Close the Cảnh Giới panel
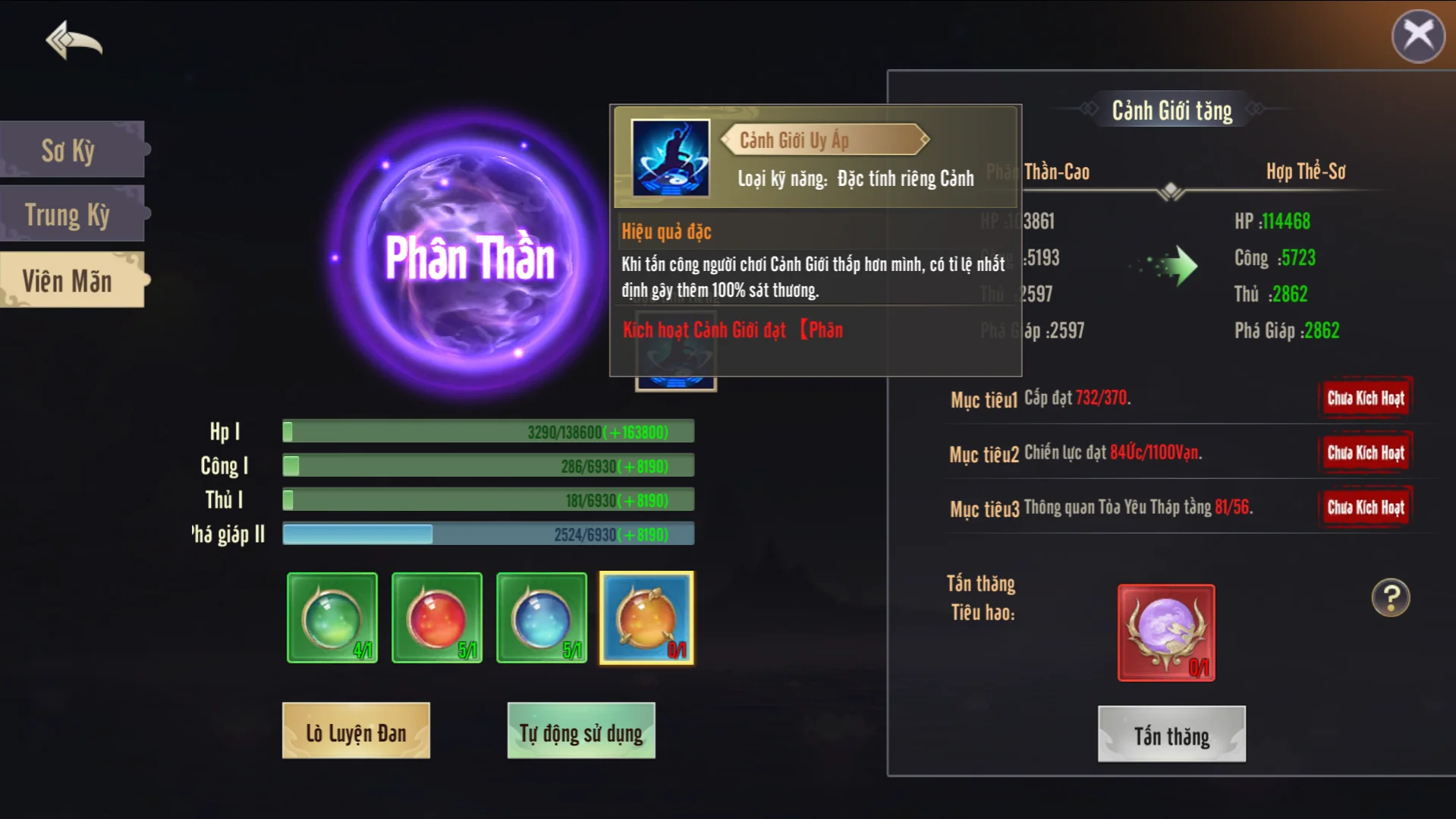The height and width of the screenshot is (819, 1456). (x=1417, y=36)
